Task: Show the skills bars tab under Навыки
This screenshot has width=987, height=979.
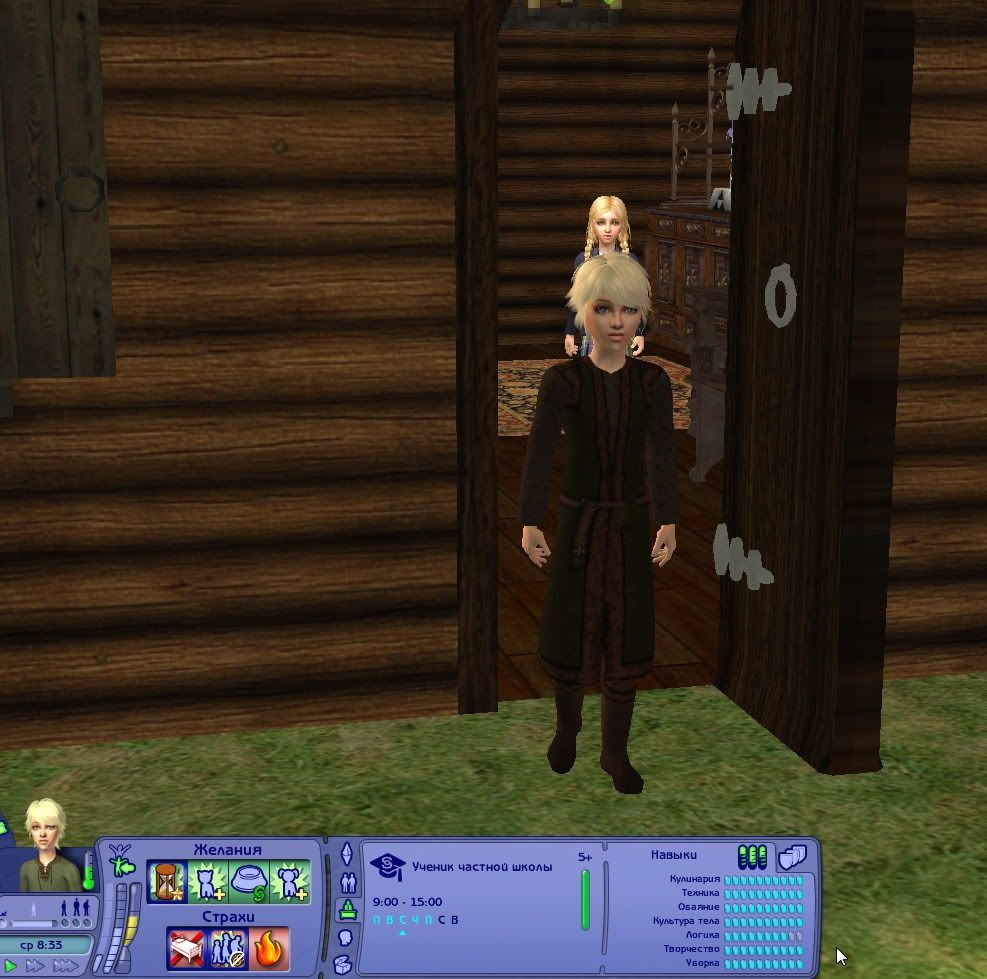Action: pos(752,857)
